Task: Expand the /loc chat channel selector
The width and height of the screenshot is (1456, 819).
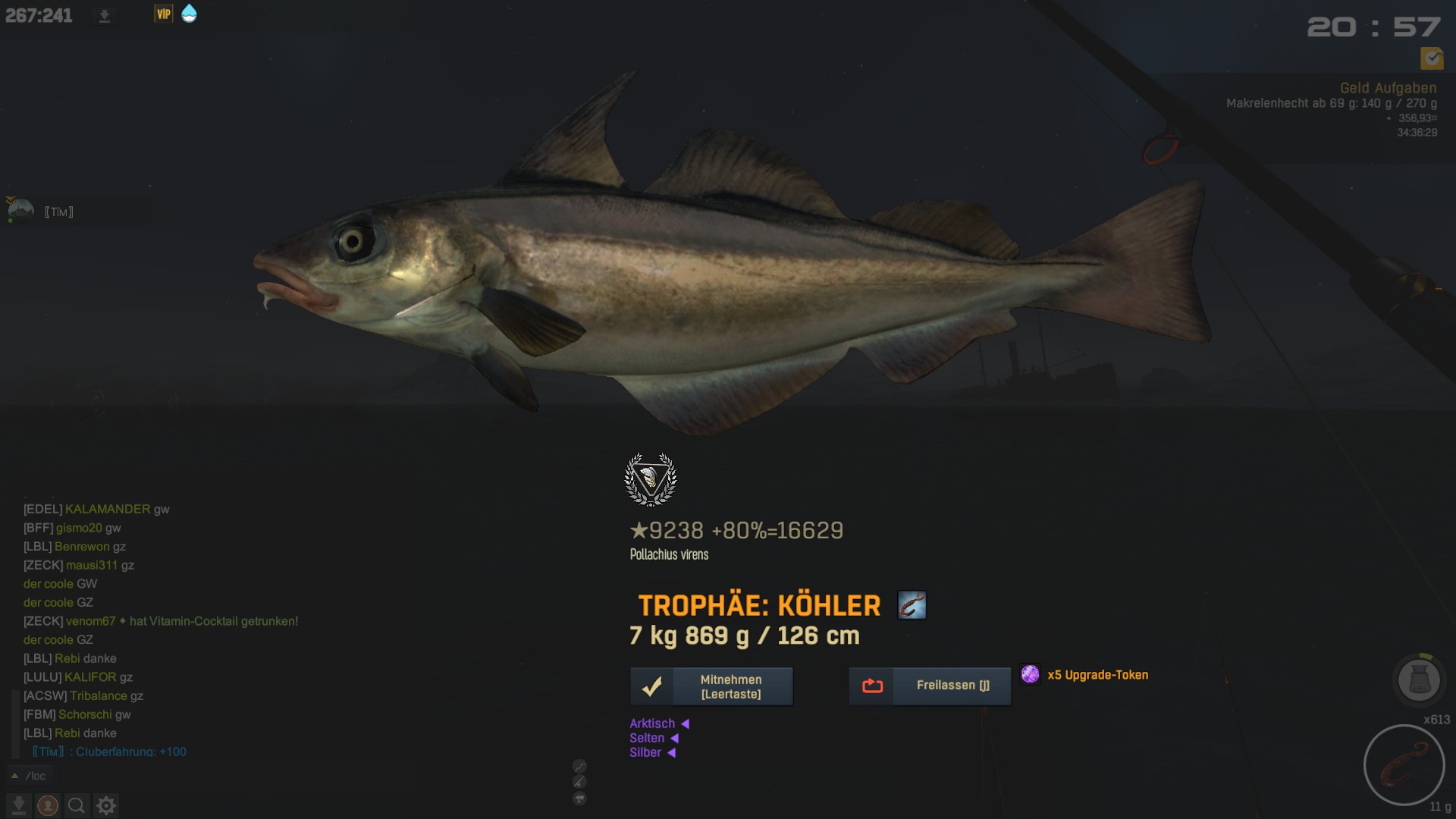Action: [x=14, y=776]
